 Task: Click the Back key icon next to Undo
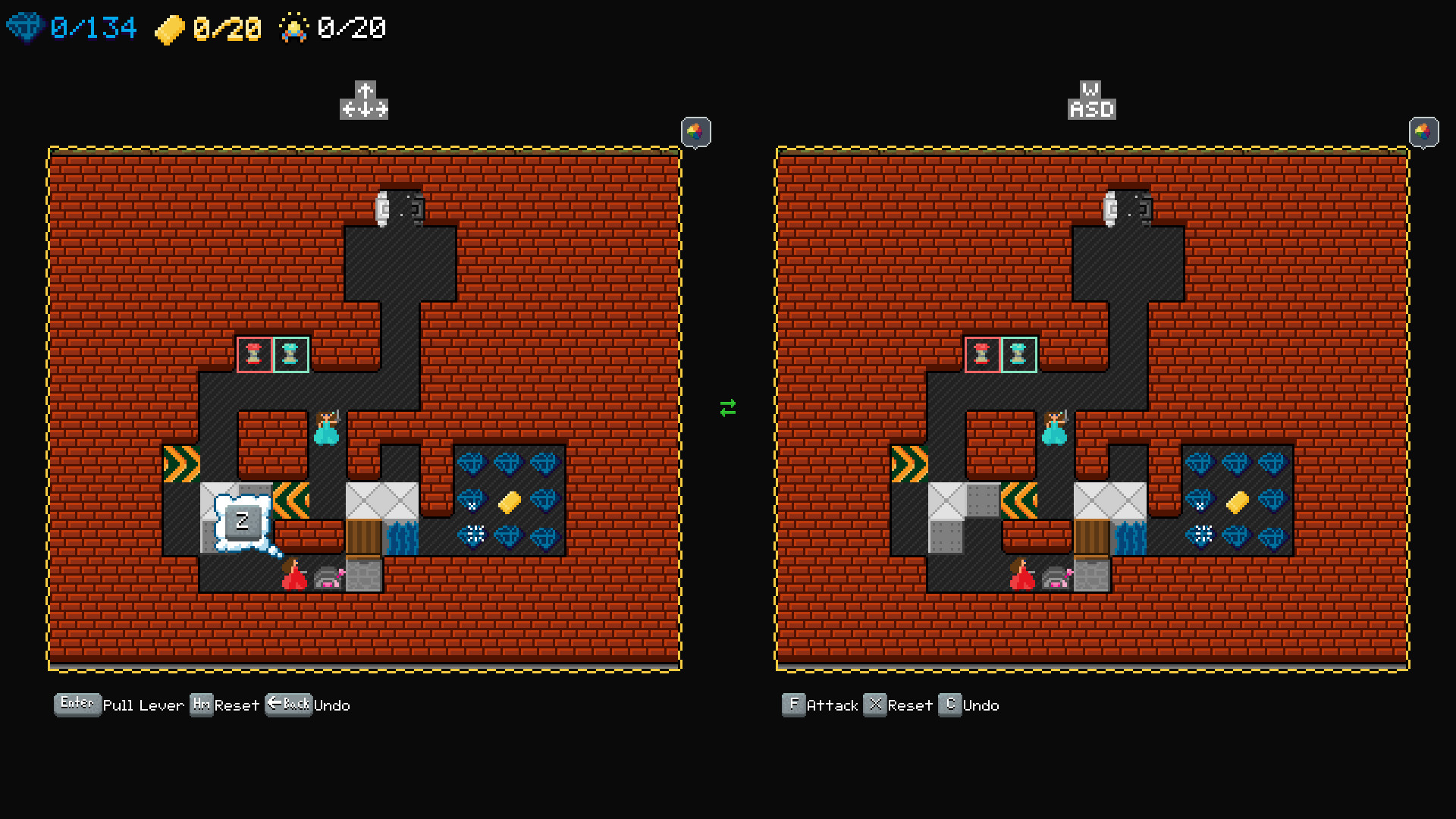click(x=288, y=704)
